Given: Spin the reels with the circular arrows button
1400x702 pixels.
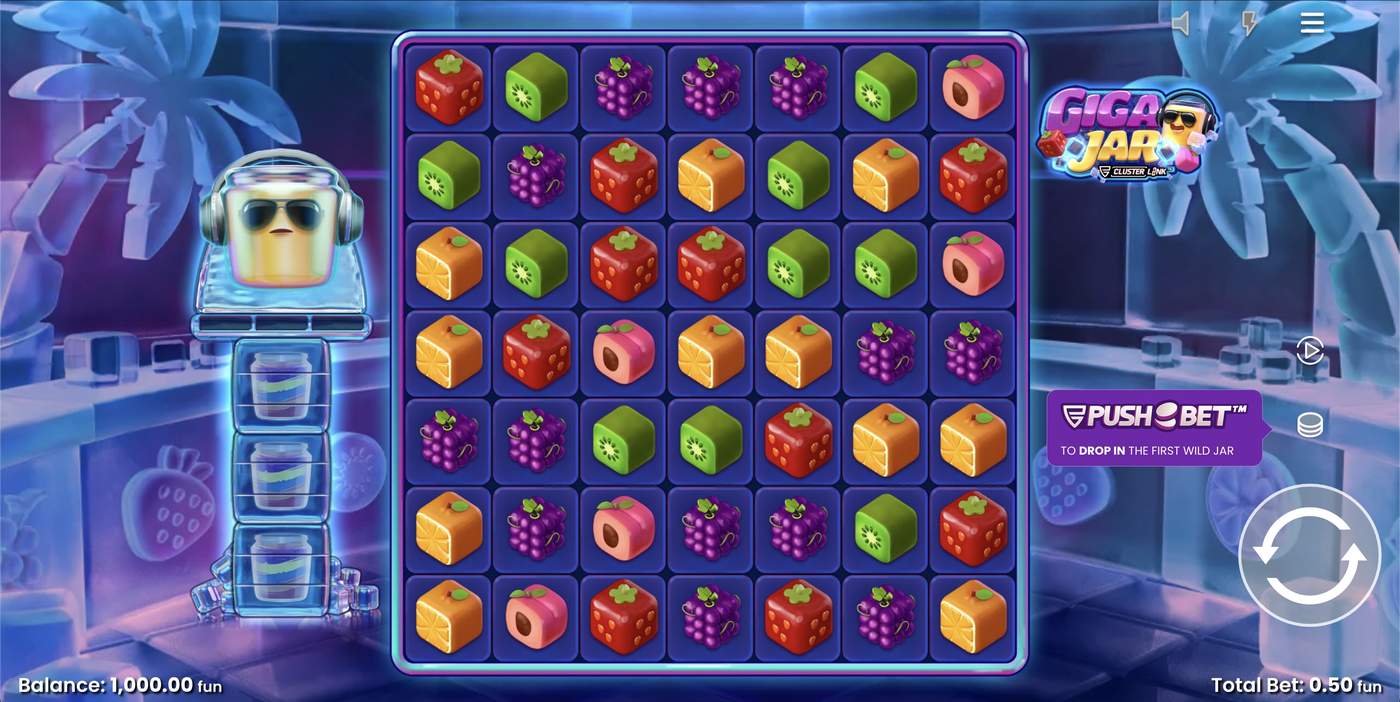Looking at the screenshot, I should (1308, 555).
